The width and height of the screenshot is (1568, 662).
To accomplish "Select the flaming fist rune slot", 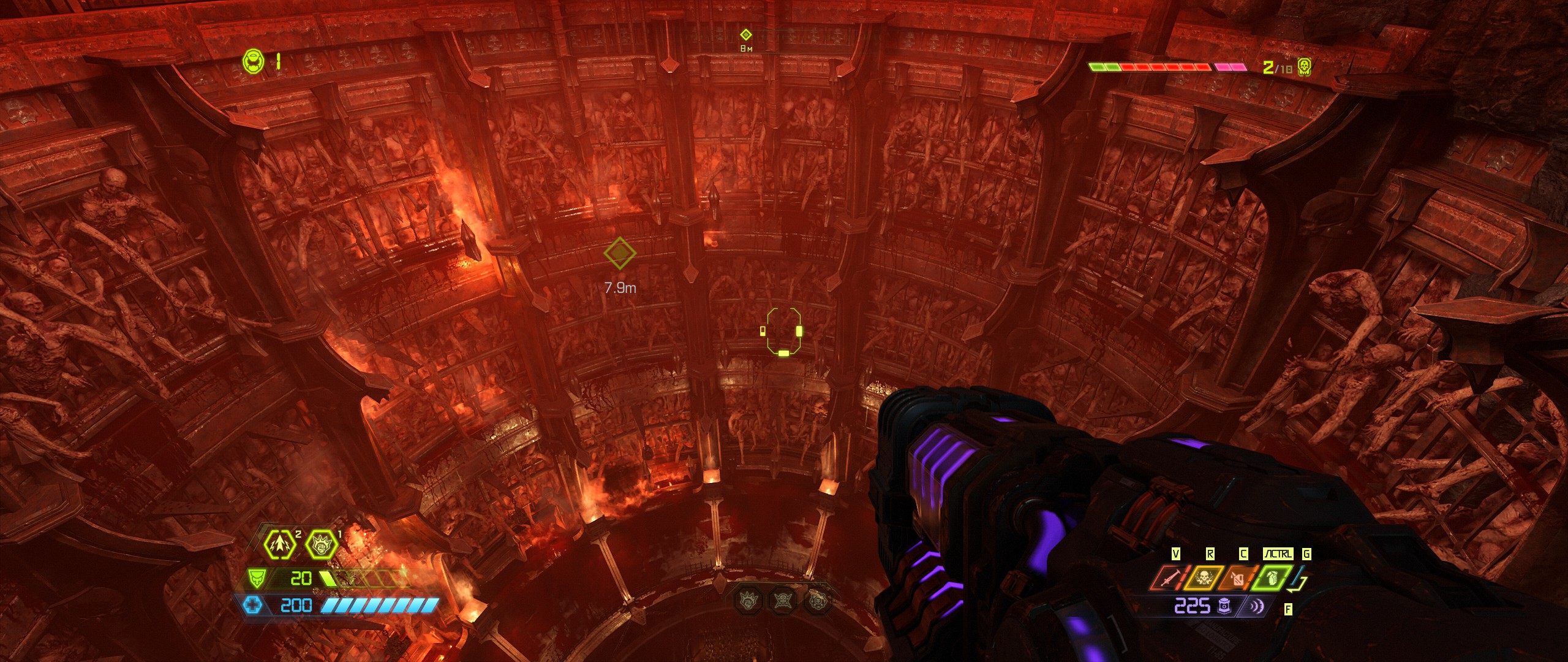I will point(749,599).
